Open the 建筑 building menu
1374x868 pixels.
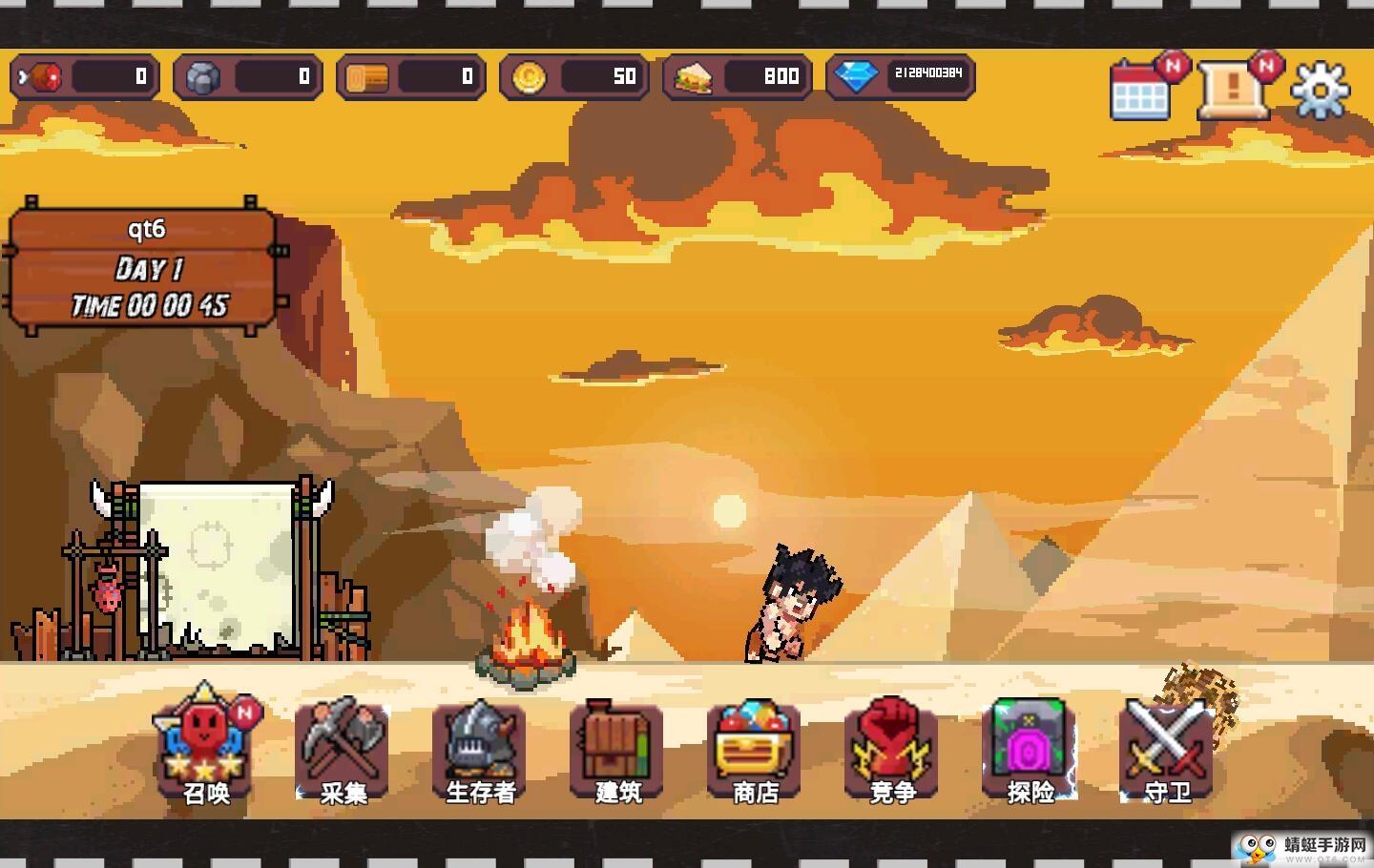(617, 750)
